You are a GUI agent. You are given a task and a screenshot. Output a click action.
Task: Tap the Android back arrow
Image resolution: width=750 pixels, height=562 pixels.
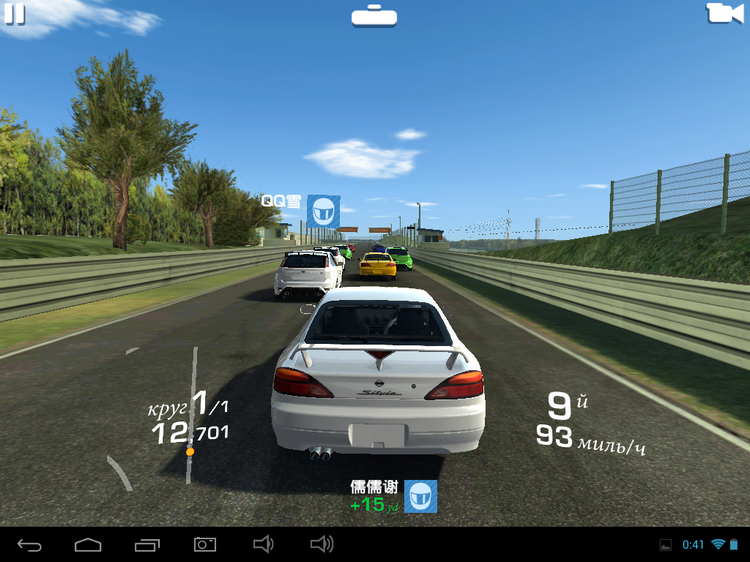[30, 544]
